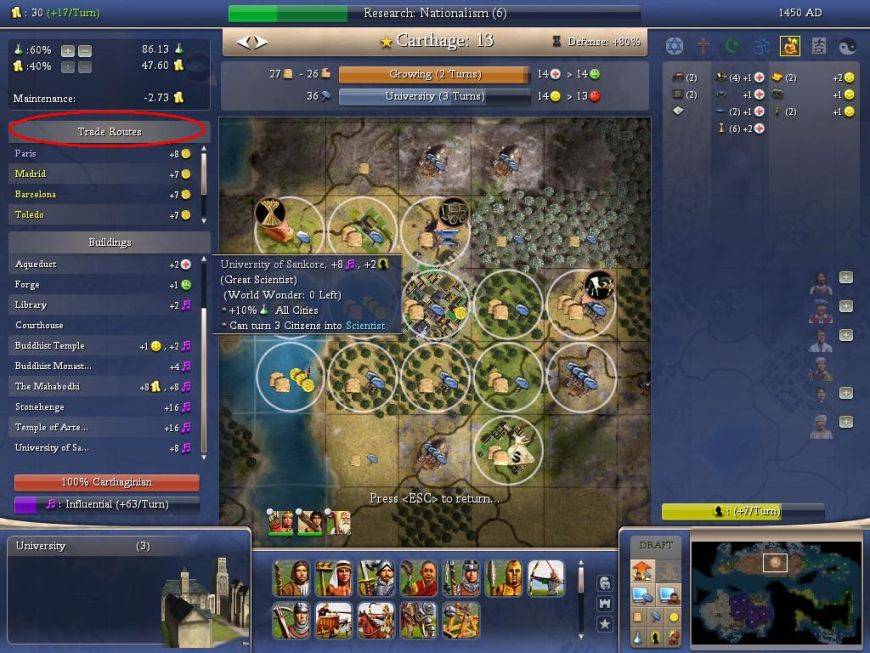Image resolution: width=870 pixels, height=653 pixels.
Task: Click the University production progress bar
Action: tap(432, 96)
